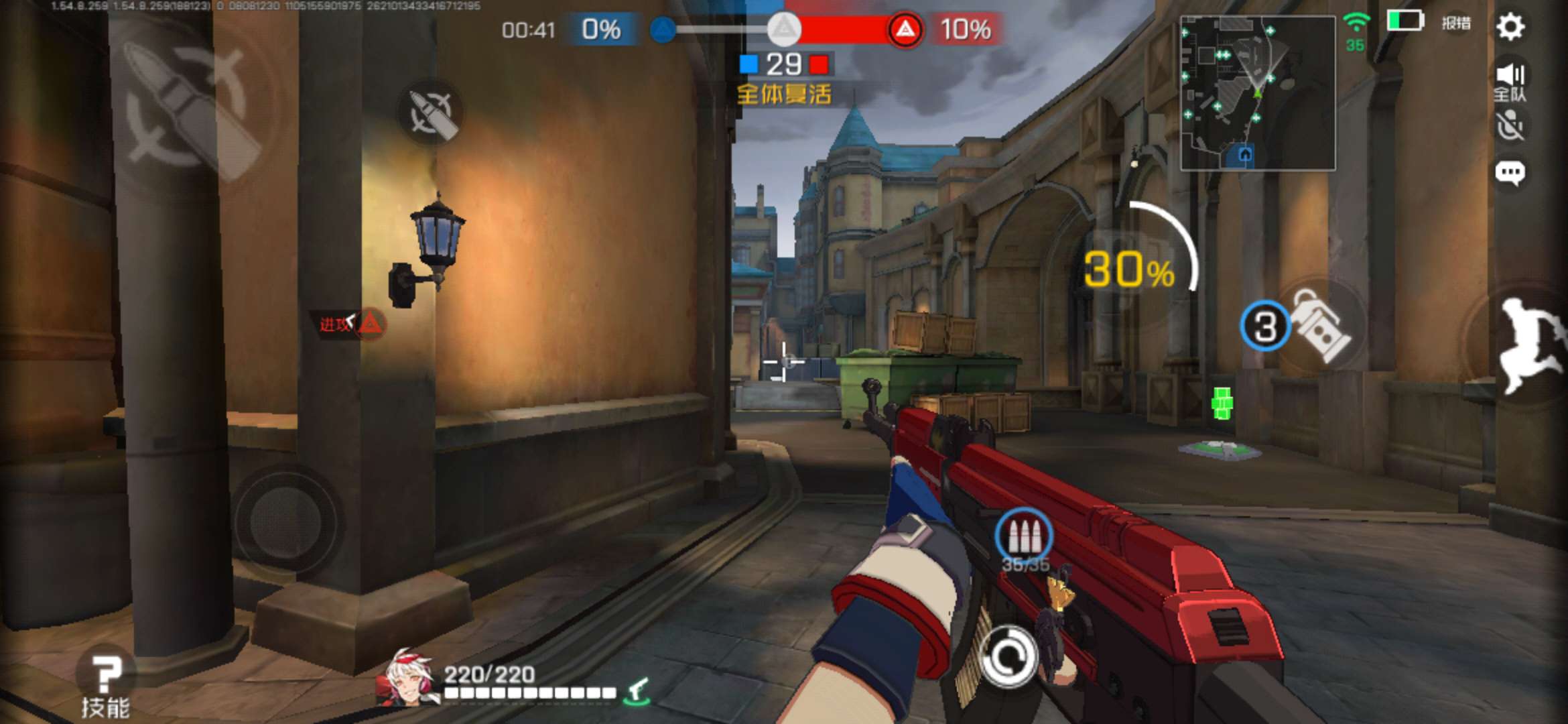Expand the minimap
Viewport: 1568px width, 724px height.
point(1257,93)
